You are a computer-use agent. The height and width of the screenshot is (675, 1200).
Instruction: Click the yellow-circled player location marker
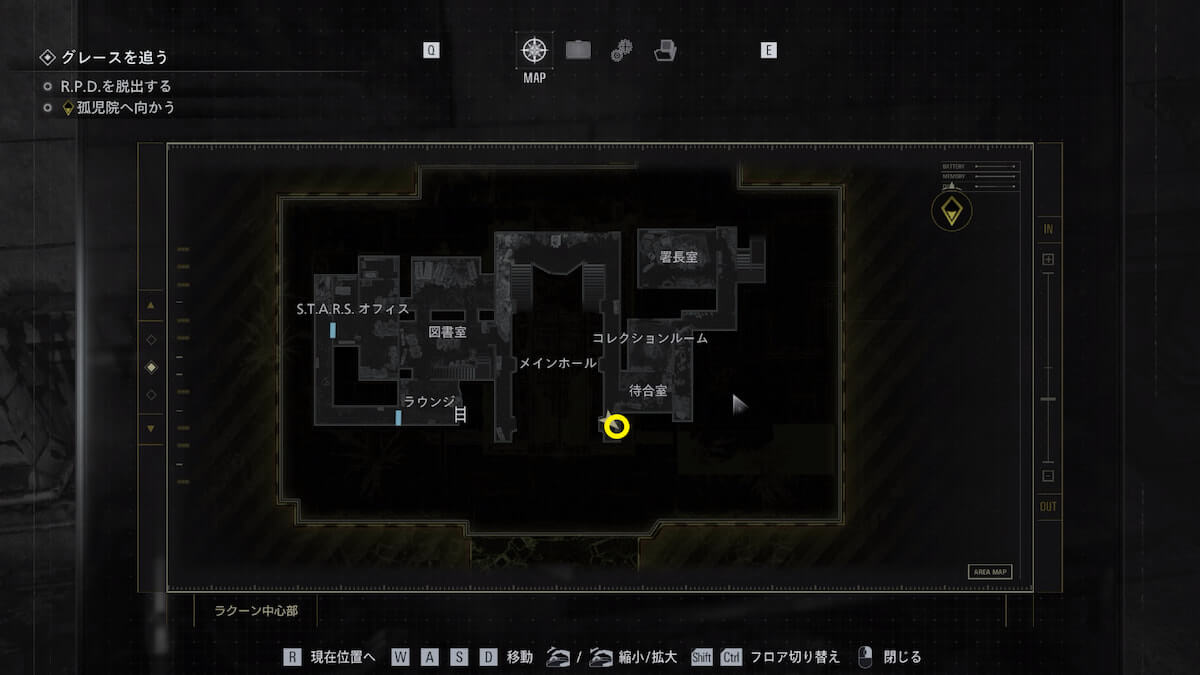coord(617,427)
